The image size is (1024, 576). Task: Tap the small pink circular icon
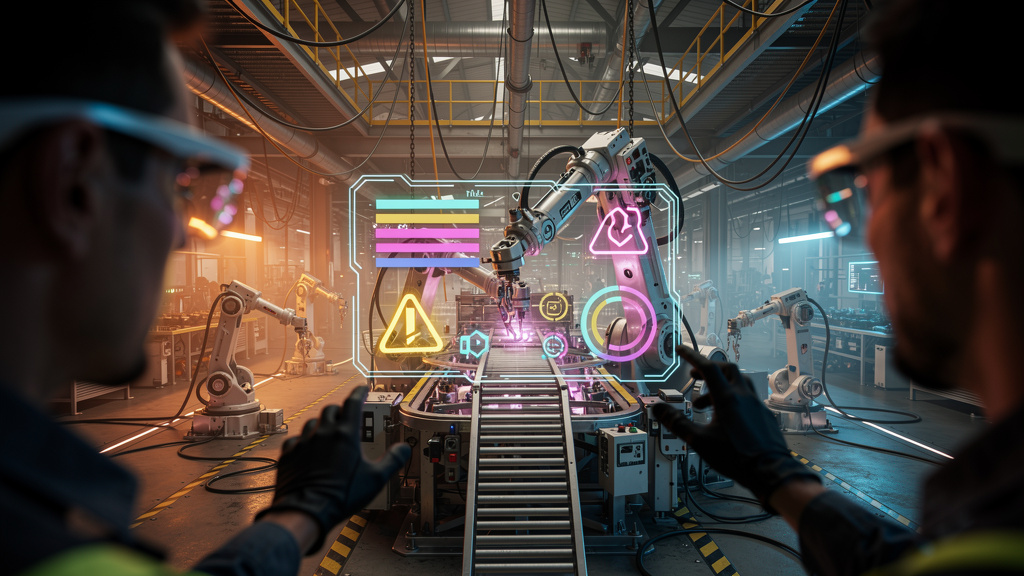(x=554, y=345)
